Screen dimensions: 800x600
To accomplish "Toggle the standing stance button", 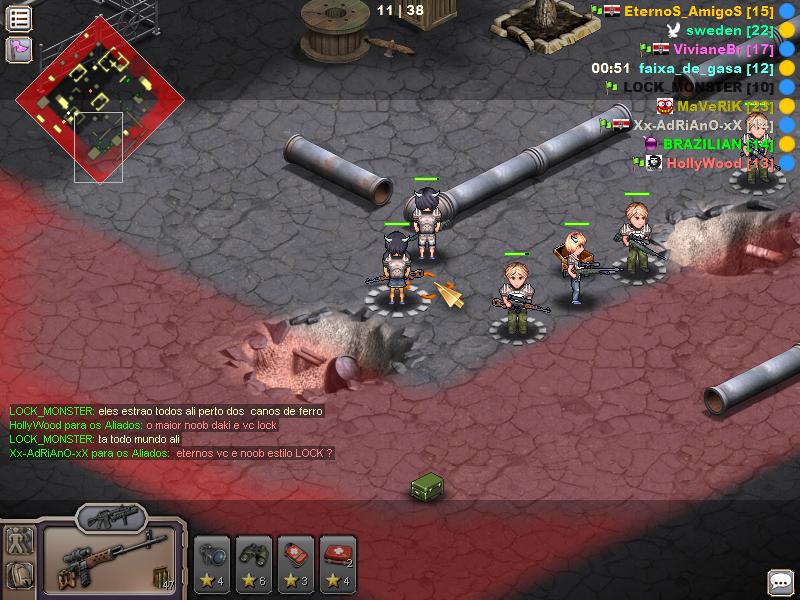I will click(x=19, y=541).
